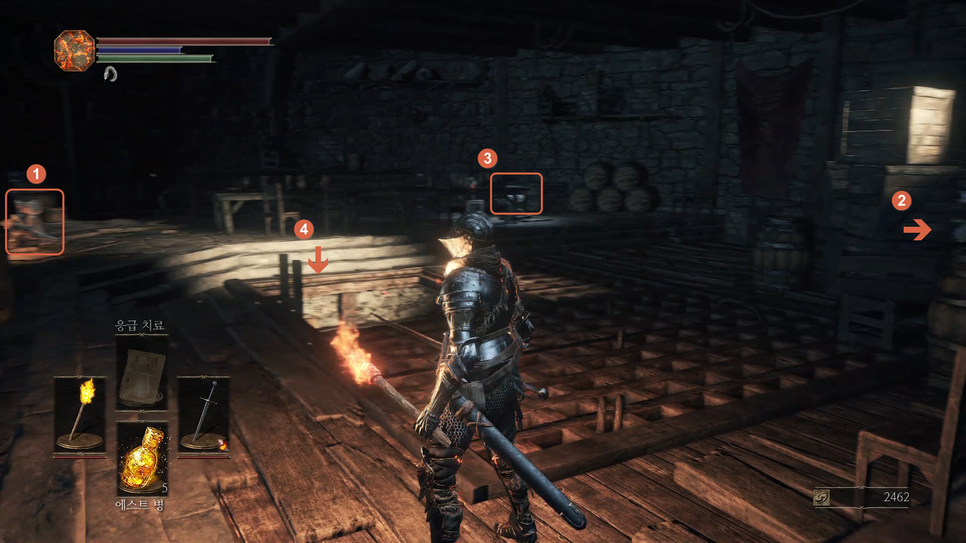Click the ember emblem beside the health bar
966x543 pixels.
click(74, 50)
